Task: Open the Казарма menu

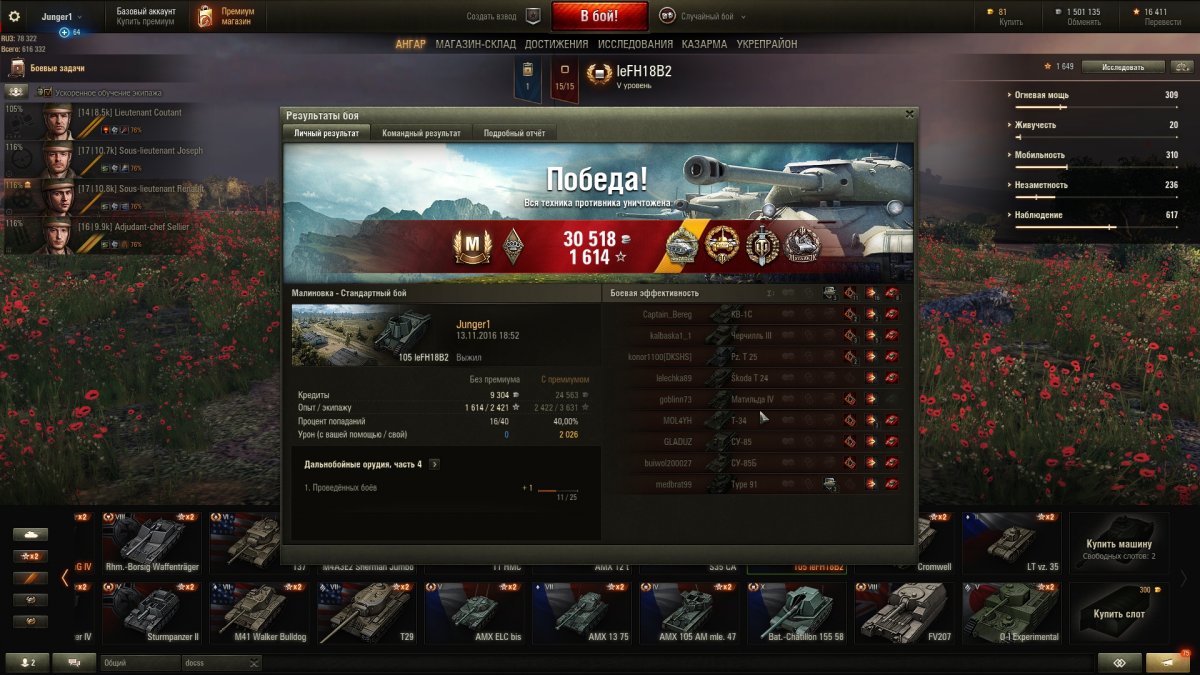Action: [x=705, y=44]
